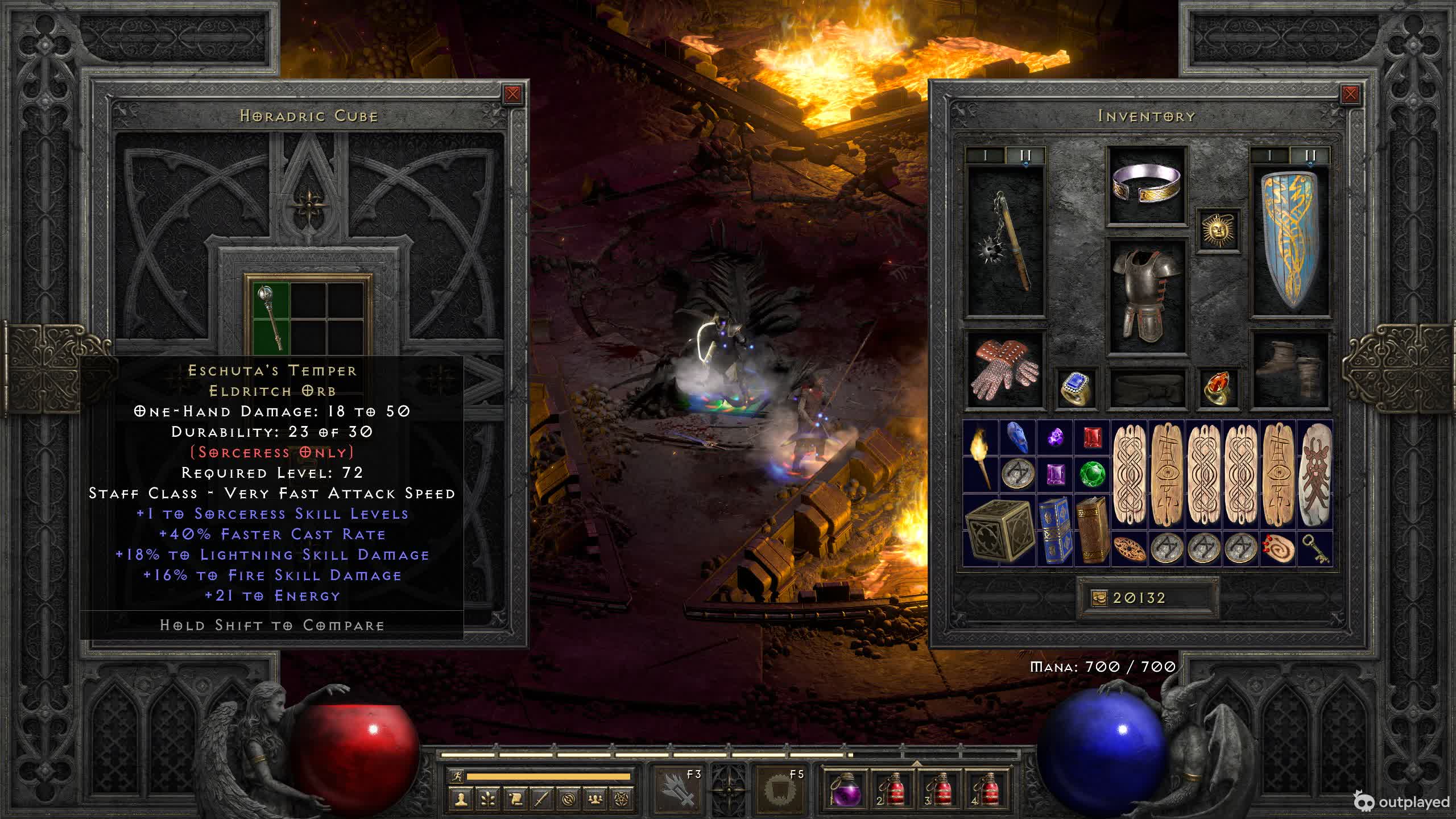Close the Horadric Cube window

pyautogui.click(x=512, y=94)
